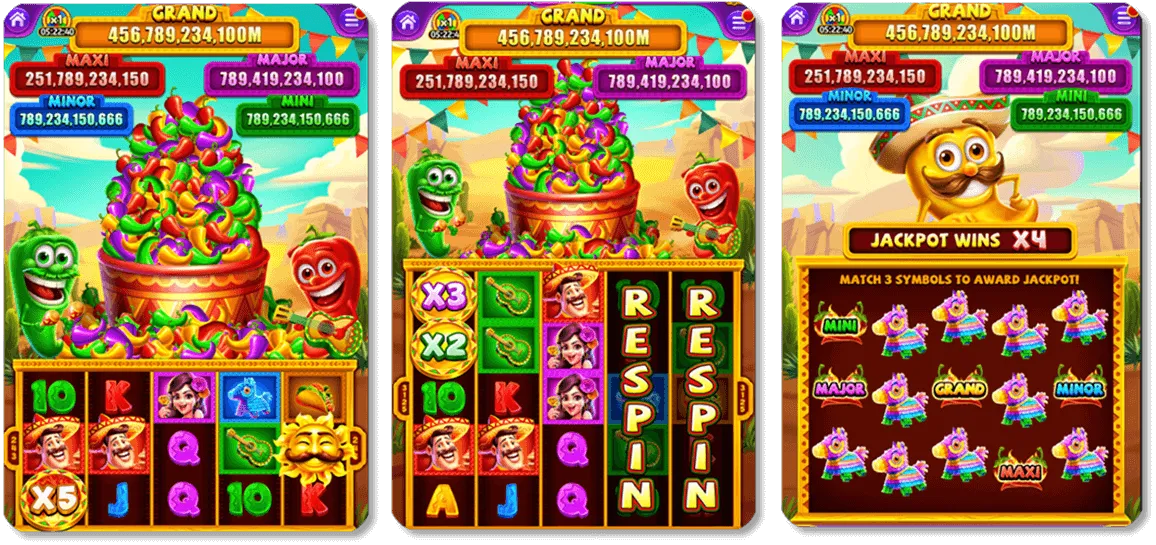Select the revealed MAJOR jackpot tile
Image resolution: width=1156 pixels, height=545 pixels.
point(840,388)
